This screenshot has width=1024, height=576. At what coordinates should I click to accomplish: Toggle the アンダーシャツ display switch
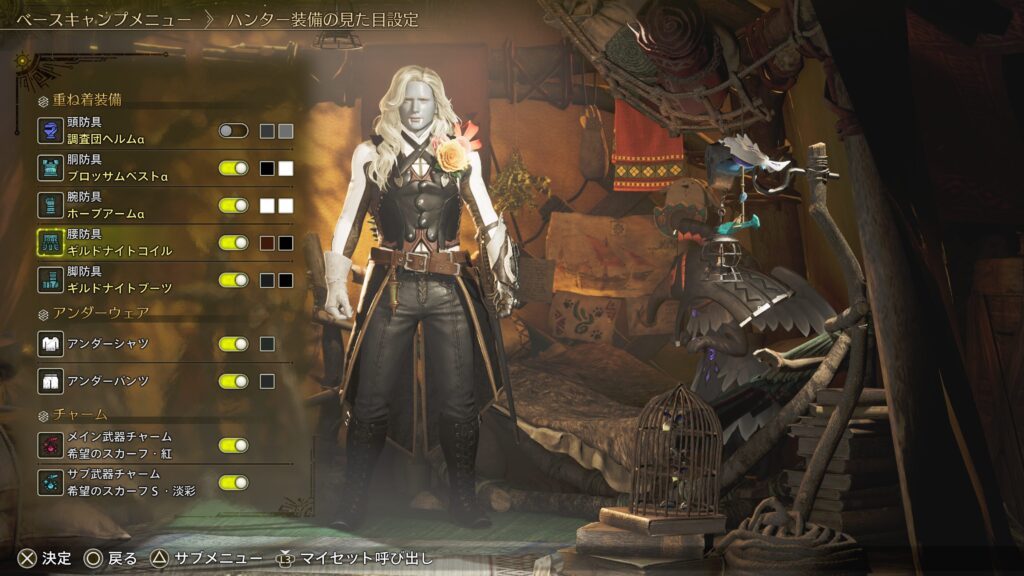233,344
